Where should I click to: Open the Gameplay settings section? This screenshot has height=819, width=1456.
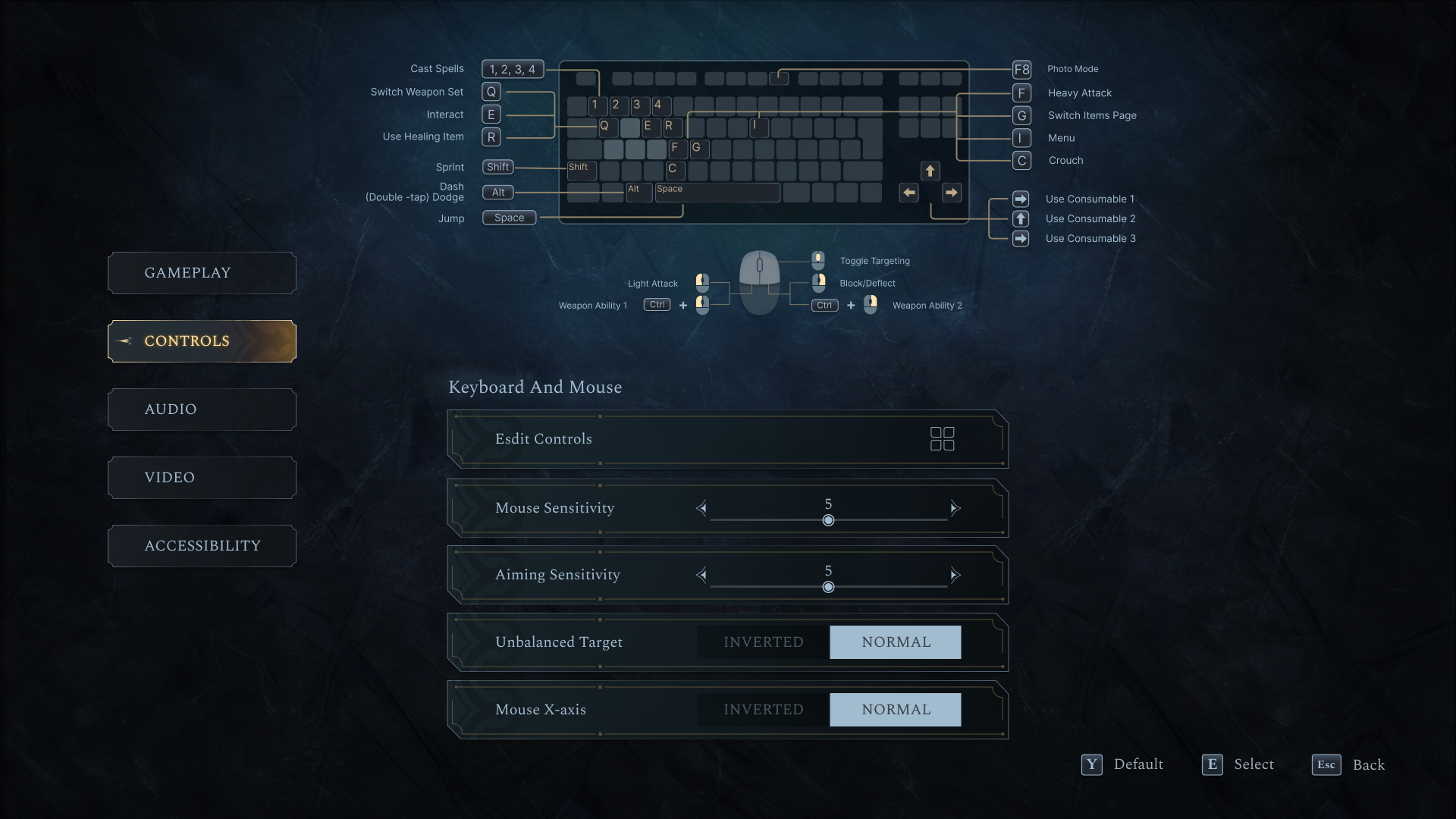click(202, 273)
